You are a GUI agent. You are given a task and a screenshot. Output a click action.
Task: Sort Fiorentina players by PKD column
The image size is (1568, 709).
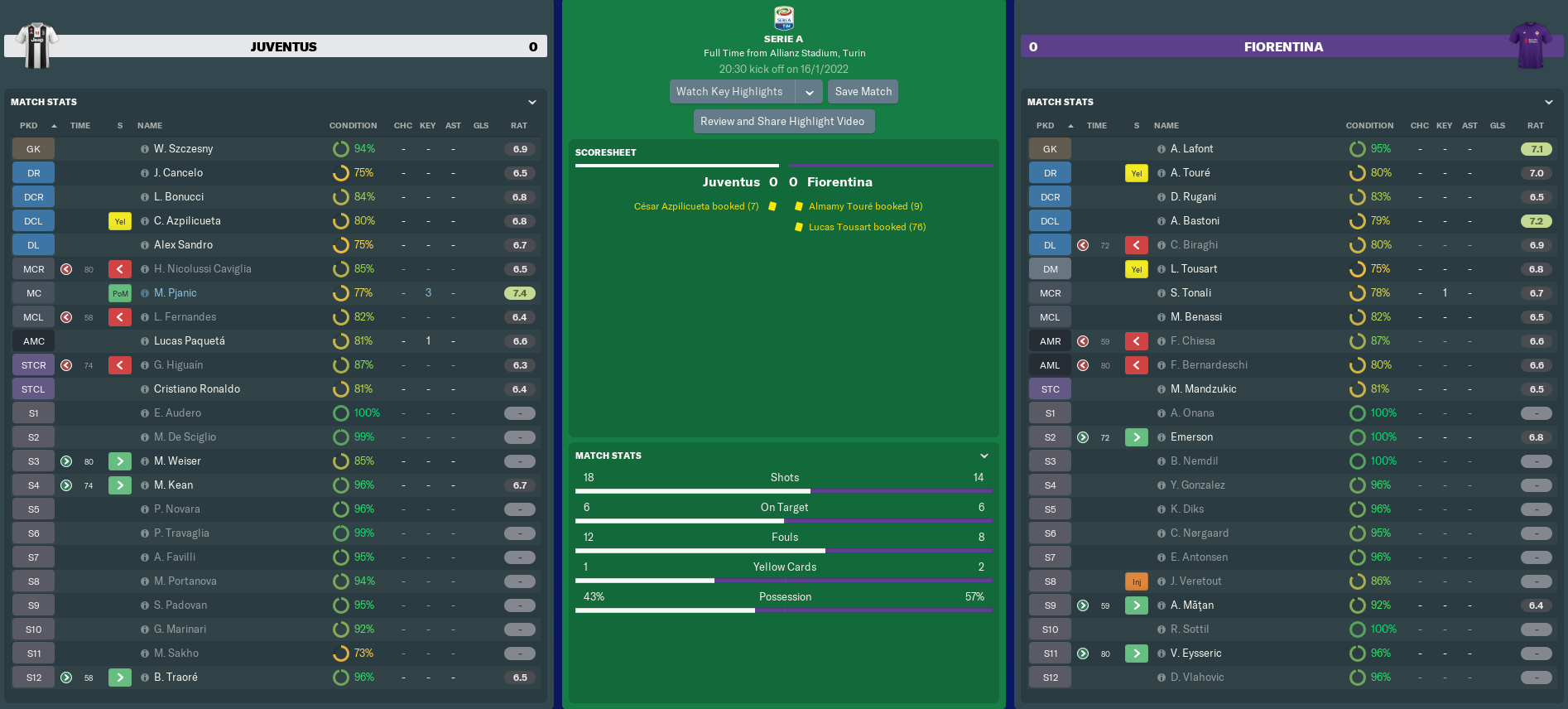pyautogui.click(x=1045, y=126)
